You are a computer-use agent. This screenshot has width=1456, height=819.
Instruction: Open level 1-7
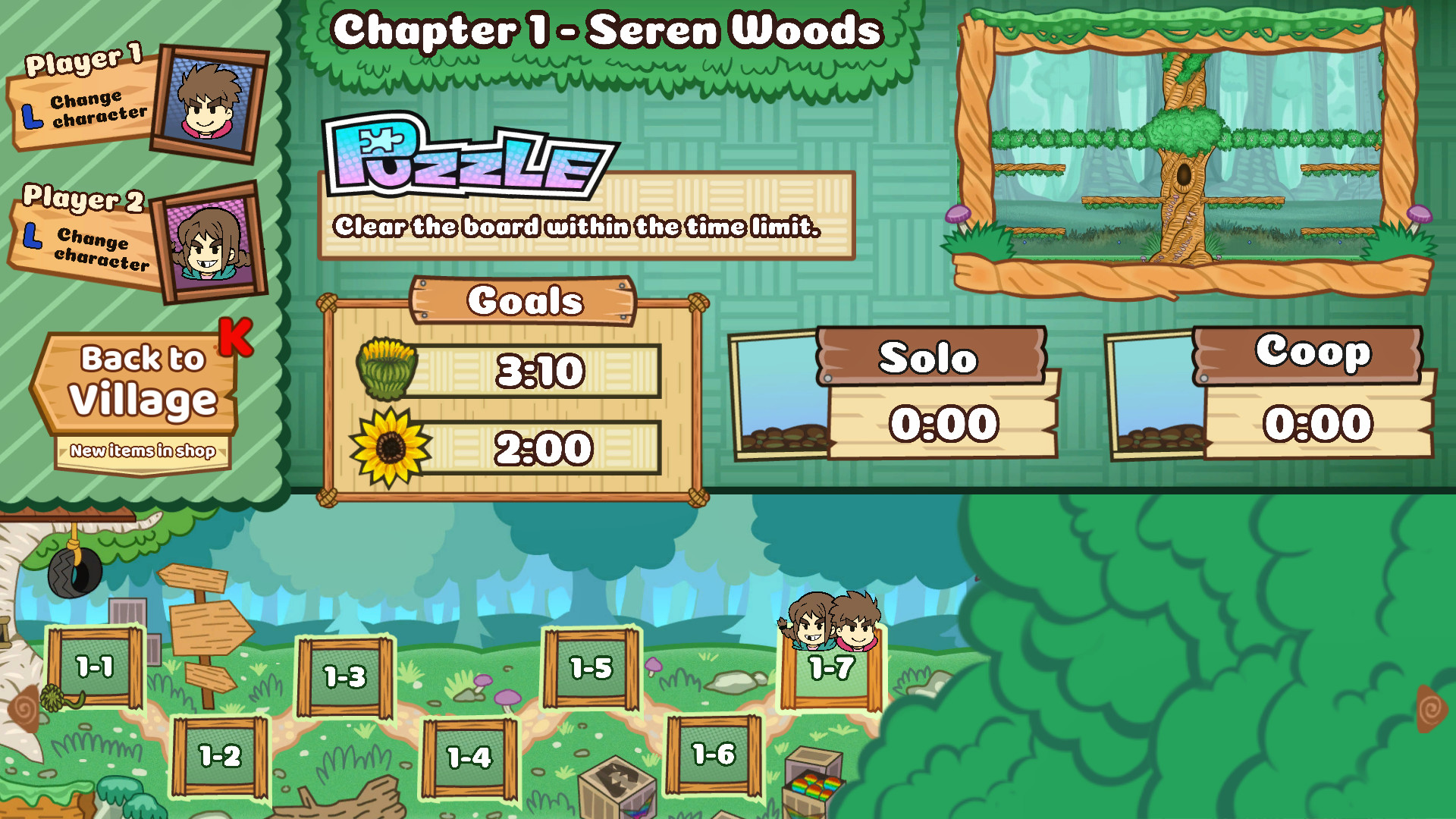pos(831,670)
